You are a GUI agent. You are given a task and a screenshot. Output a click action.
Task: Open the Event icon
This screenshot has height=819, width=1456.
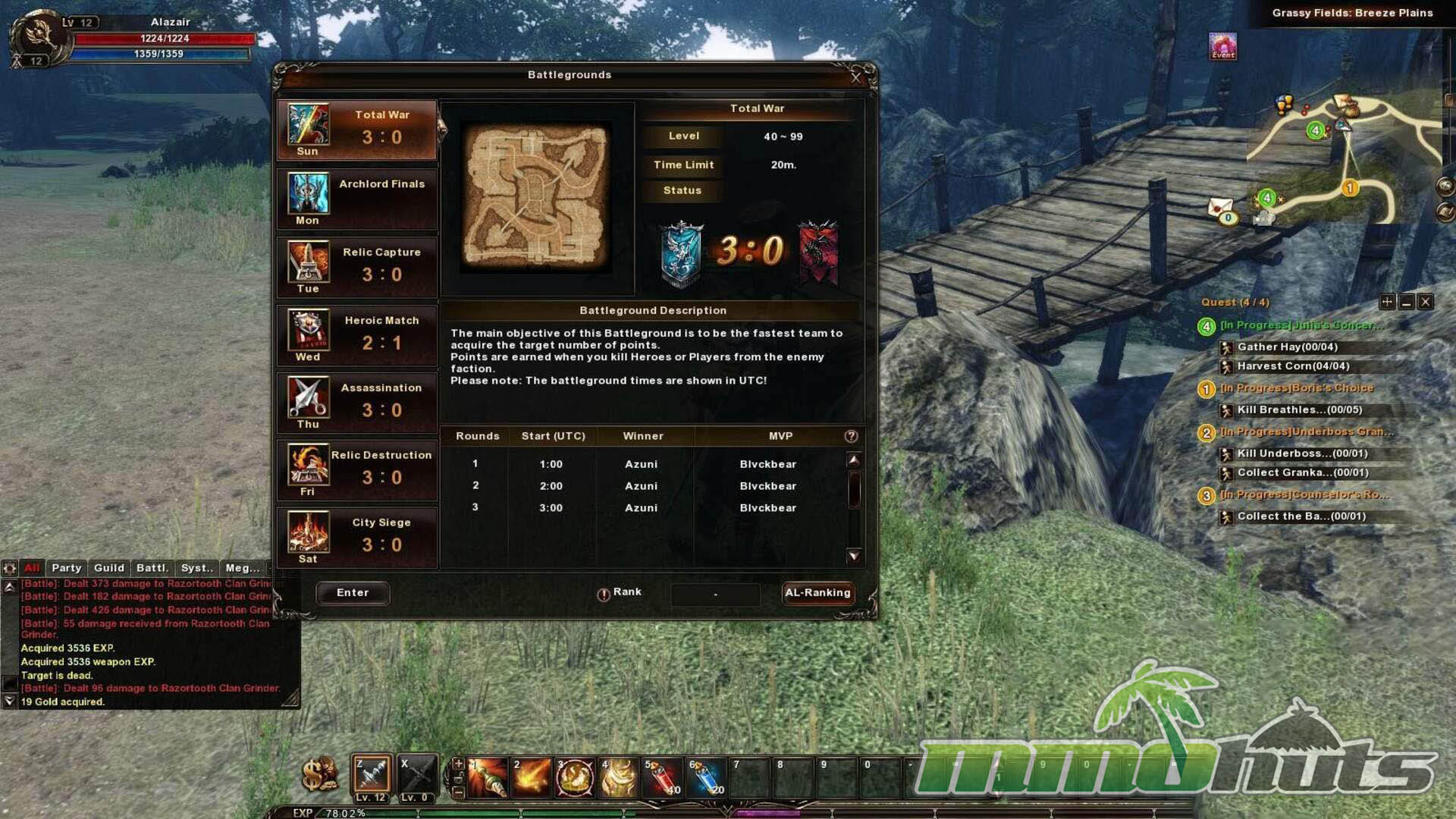(x=1222, y=46)
